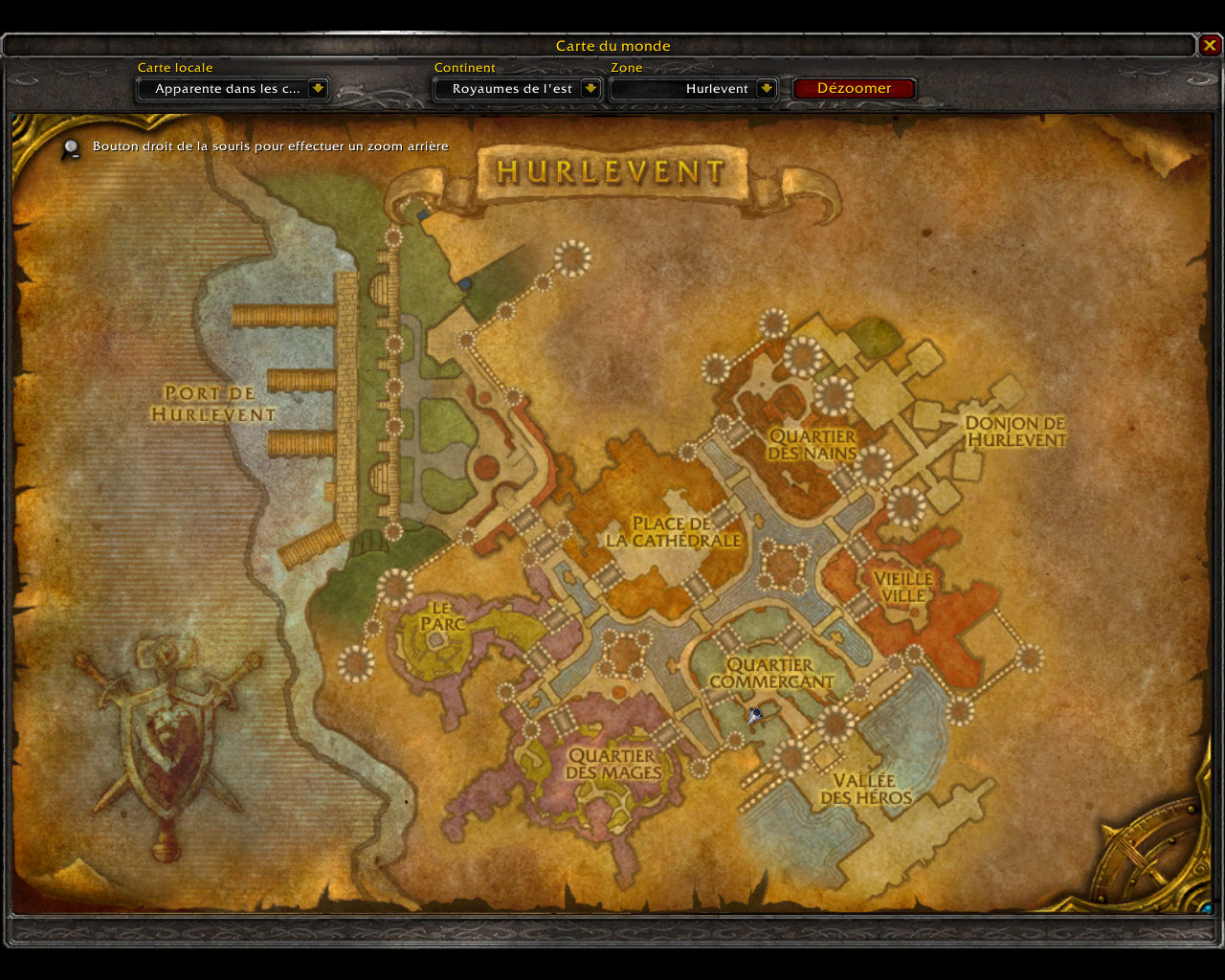
Task: Select the player position marker on map
Action: point(754,714)
